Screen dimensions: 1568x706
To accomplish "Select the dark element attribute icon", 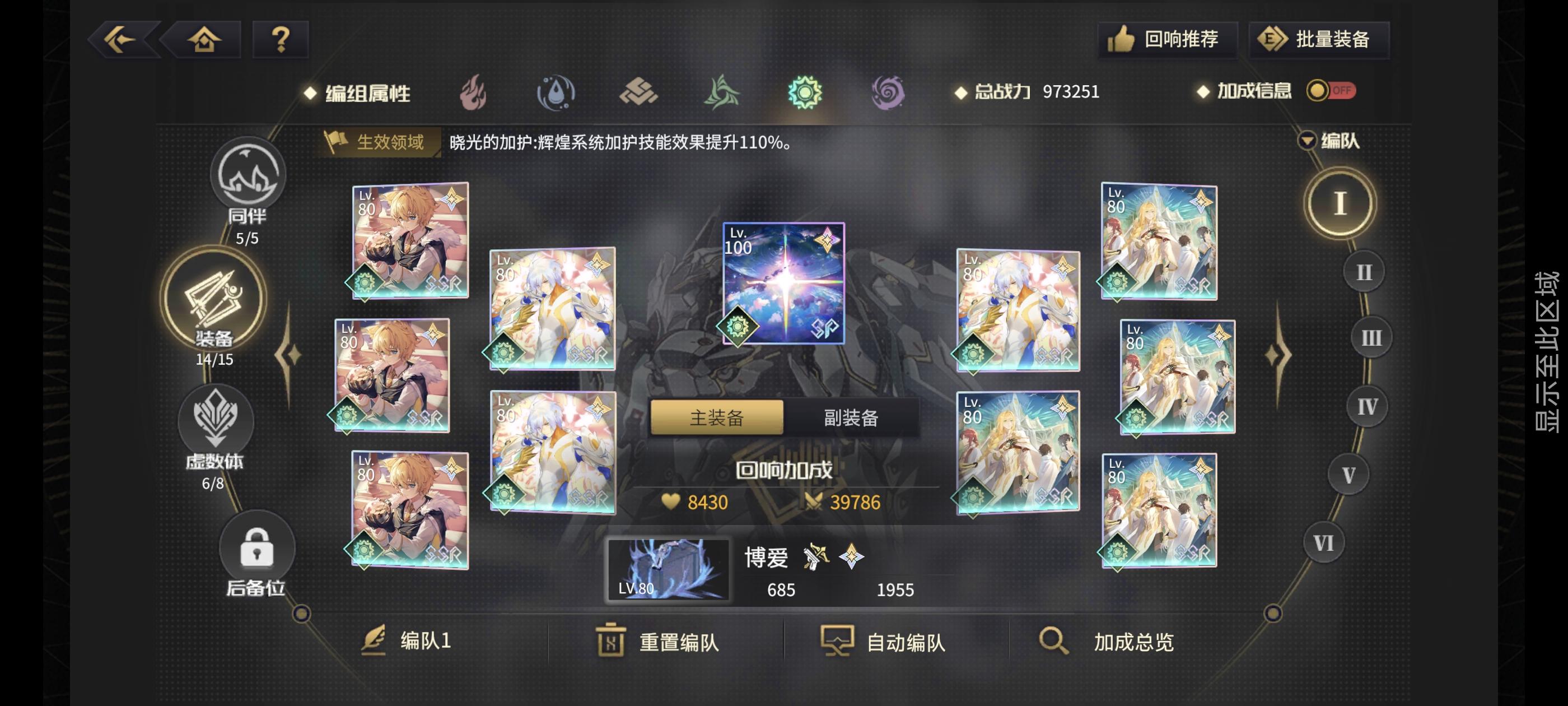I will pyautogui.click(x=889, y=92).
